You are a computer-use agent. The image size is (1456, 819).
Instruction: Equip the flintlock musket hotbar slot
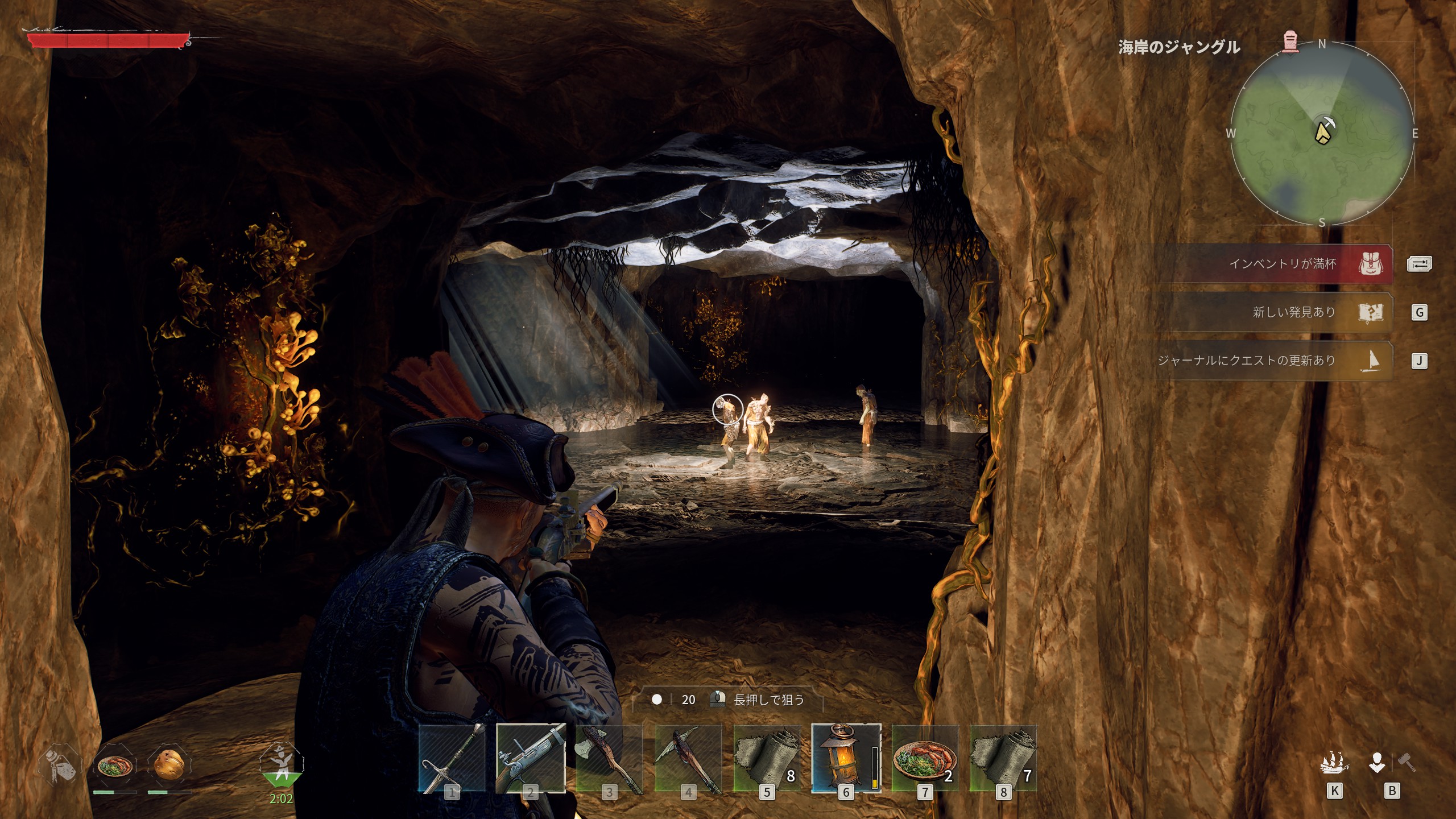(x=531, y=758)
